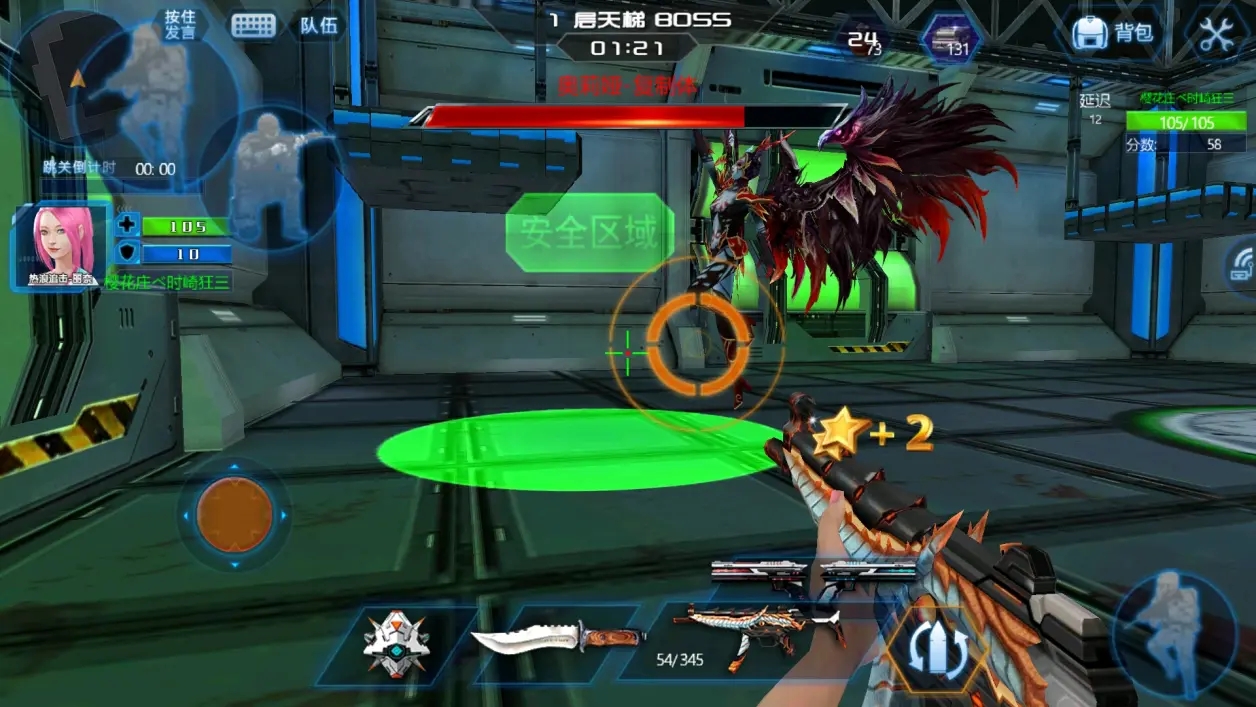Select the combat knife weapon slot
Image resolution: width=1256 pixels, height=707 pixels.
[x=557, y=637]
